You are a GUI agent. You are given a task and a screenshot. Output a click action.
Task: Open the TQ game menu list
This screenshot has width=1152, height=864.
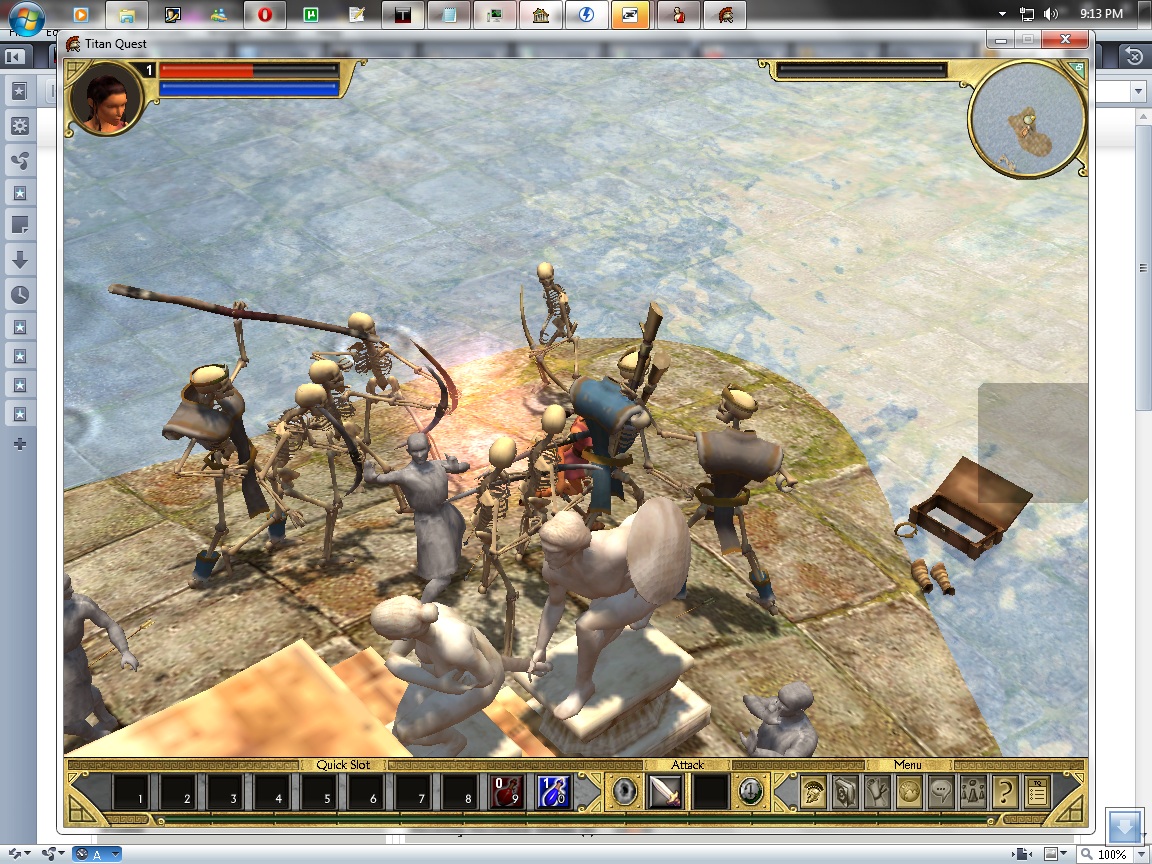click(x=1037, y=793)
